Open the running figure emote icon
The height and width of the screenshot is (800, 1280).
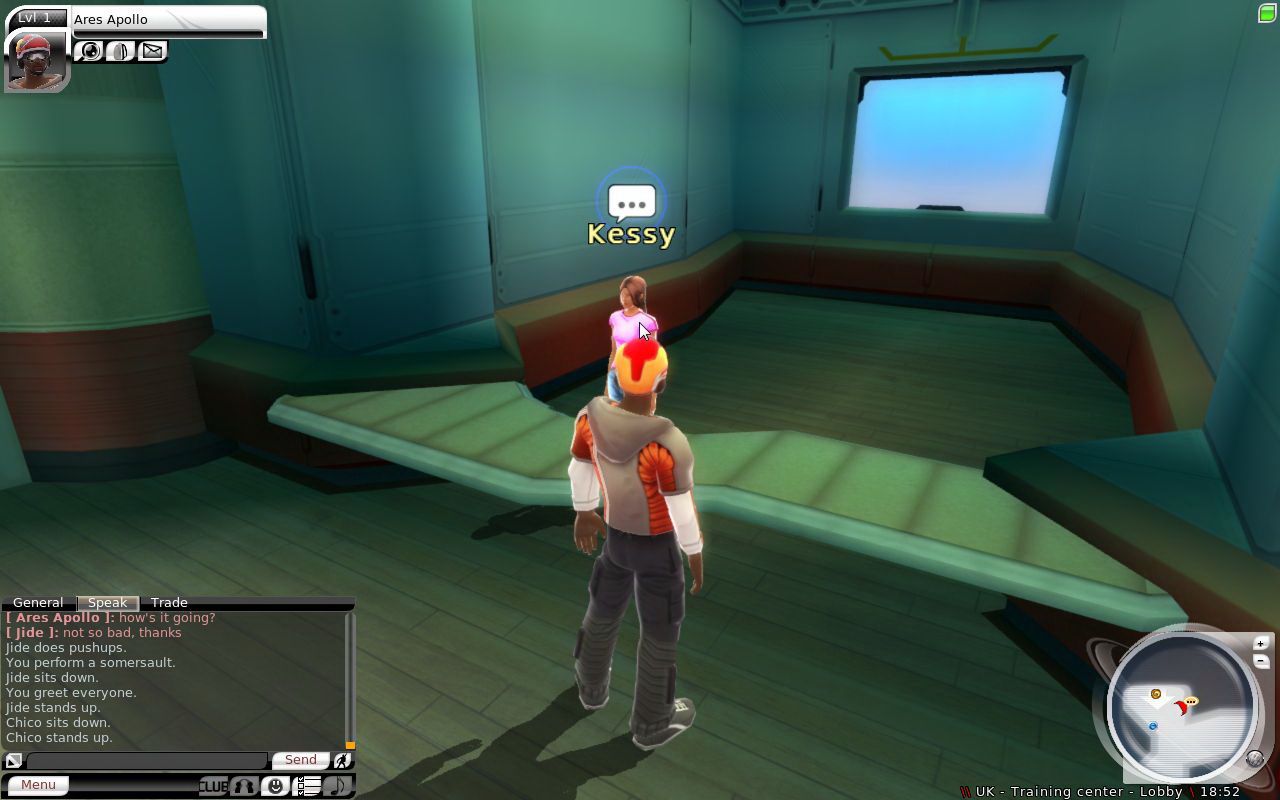pos(342,761)
